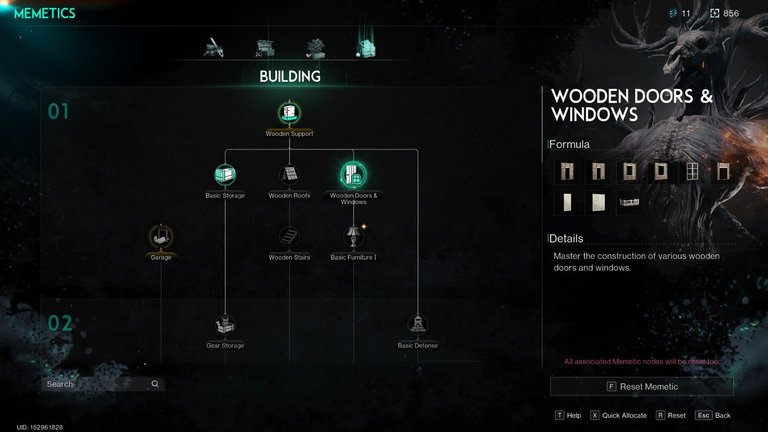
Task: Select the Wooden Support node
Action: click(x=290, y=113)
